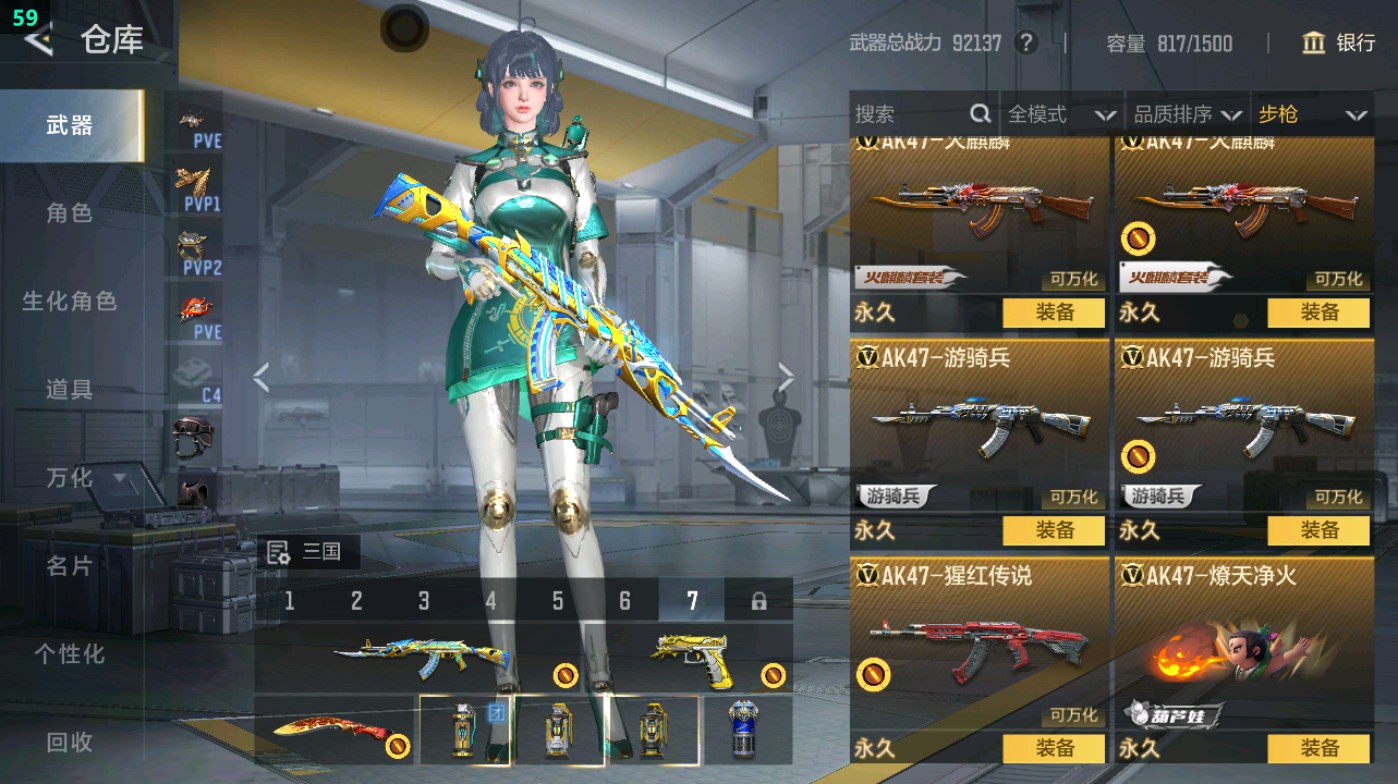Open the 生化角色 category
1398x784 pixels.
tap(69, 301)
